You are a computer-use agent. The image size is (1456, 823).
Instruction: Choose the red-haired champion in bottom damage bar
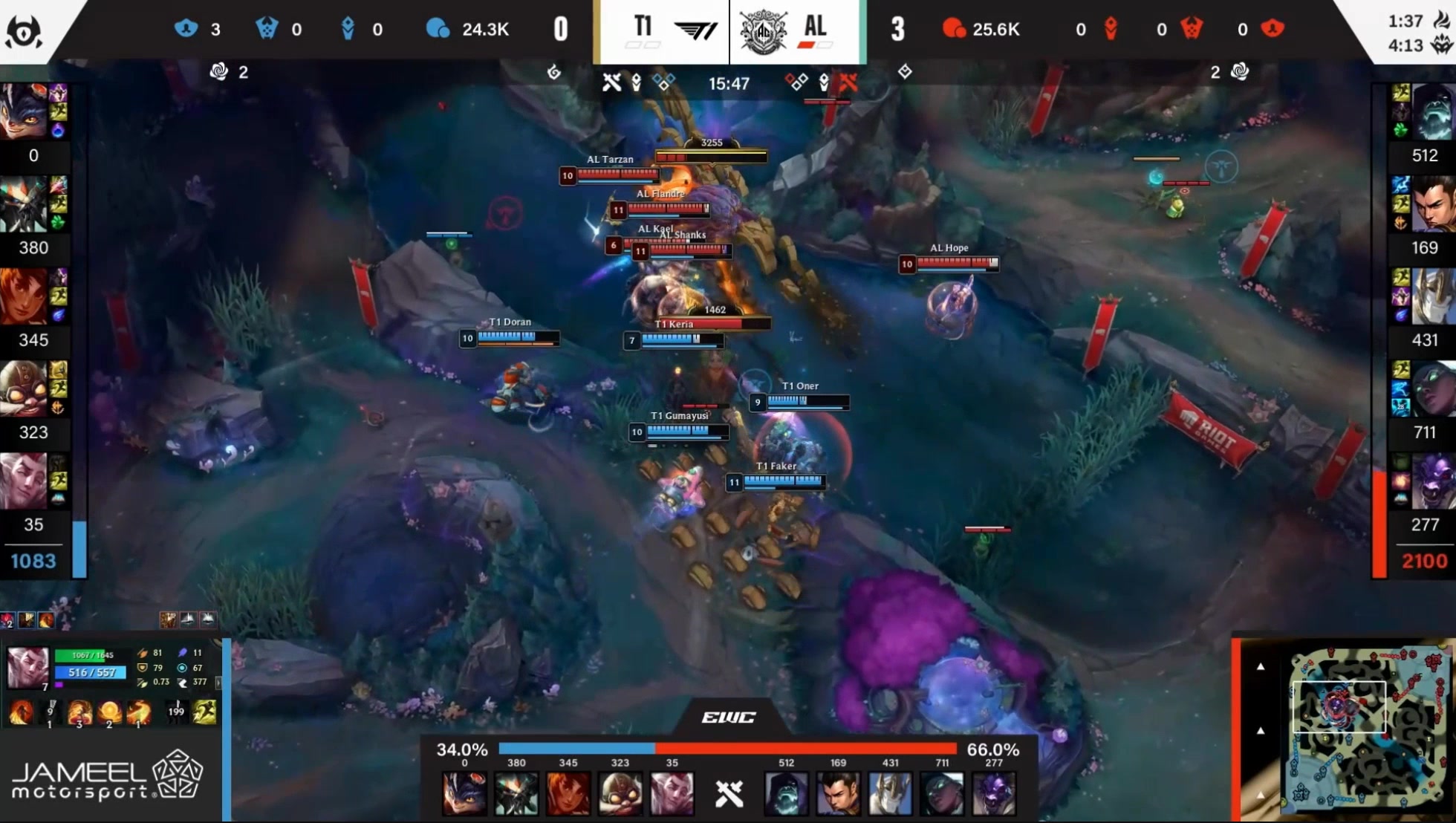(x=568, y=793)
